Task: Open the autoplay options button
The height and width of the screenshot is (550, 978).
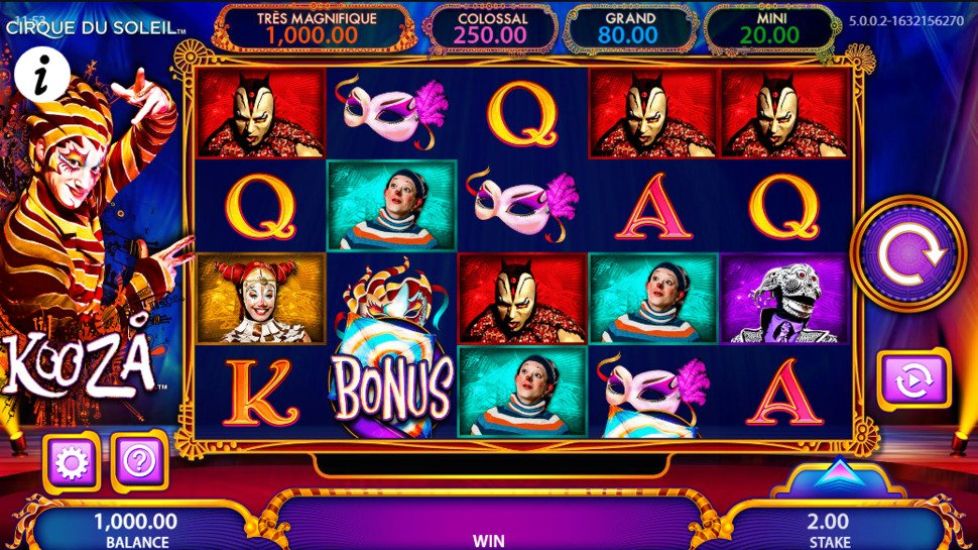Action: coord(912,380)
